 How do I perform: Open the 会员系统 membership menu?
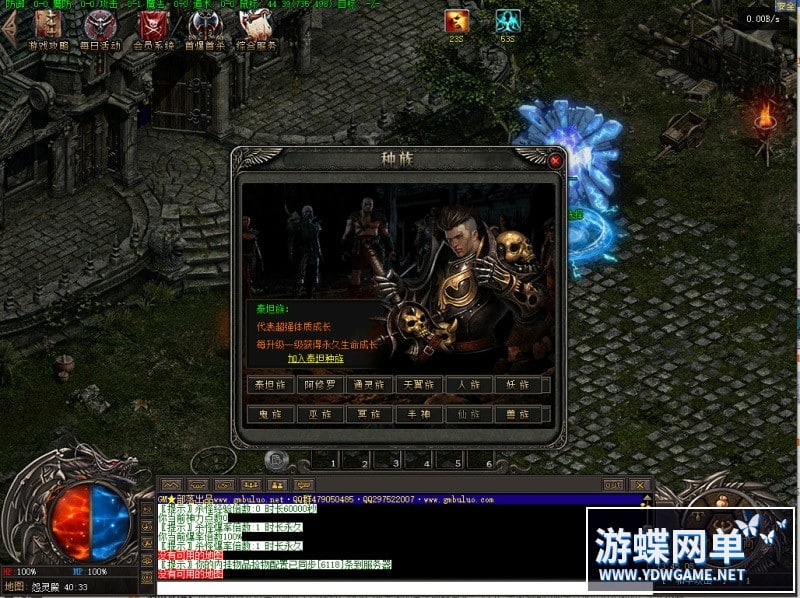(x=153, y=30)
